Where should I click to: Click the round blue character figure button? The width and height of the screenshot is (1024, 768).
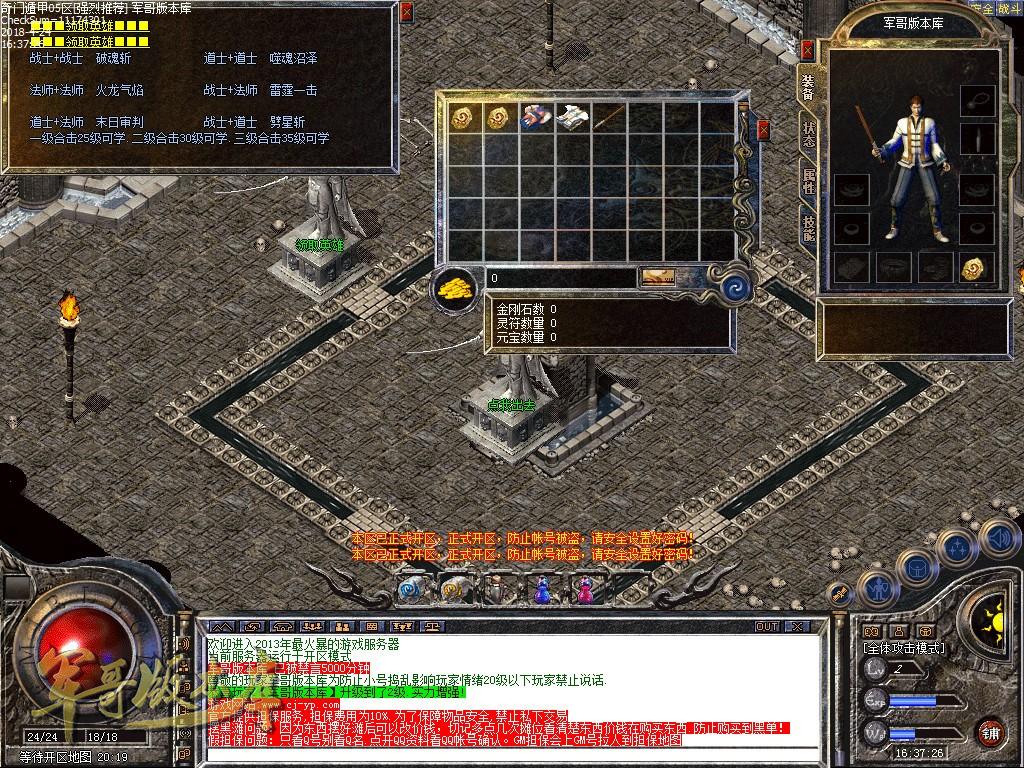[x=877, y=589]
